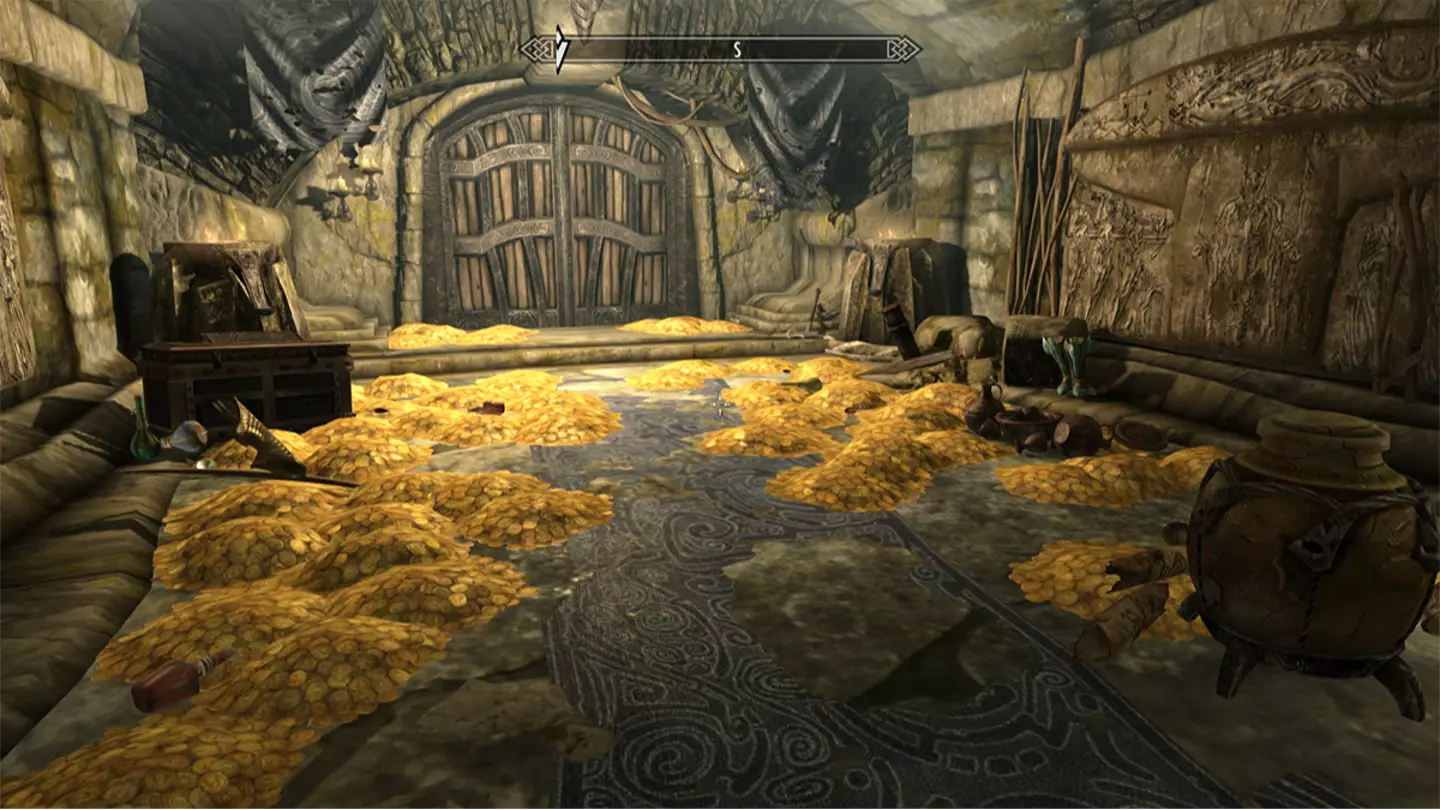The width and height of the screenshot is (1440, 810).
Task: Select the white quest arrow on the compass
Action: 560,46
